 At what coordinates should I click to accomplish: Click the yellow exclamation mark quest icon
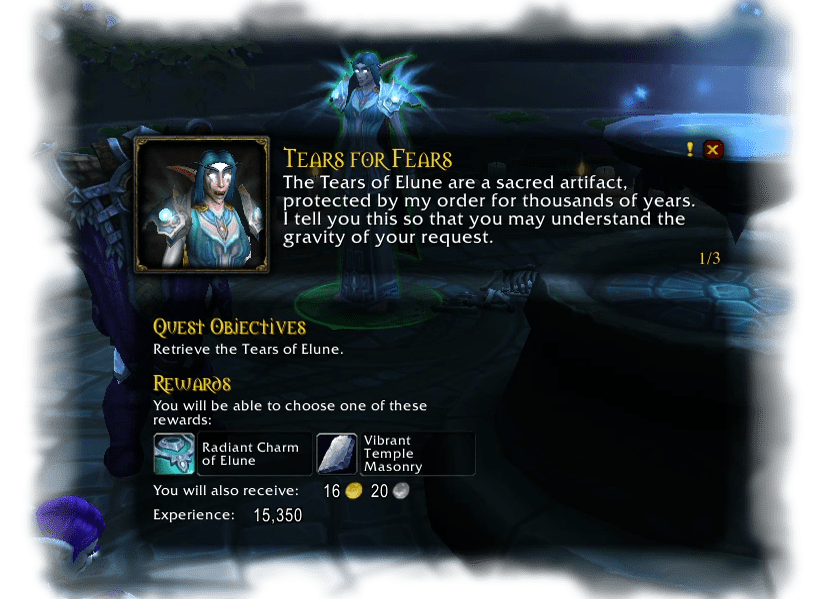[690, 150]
